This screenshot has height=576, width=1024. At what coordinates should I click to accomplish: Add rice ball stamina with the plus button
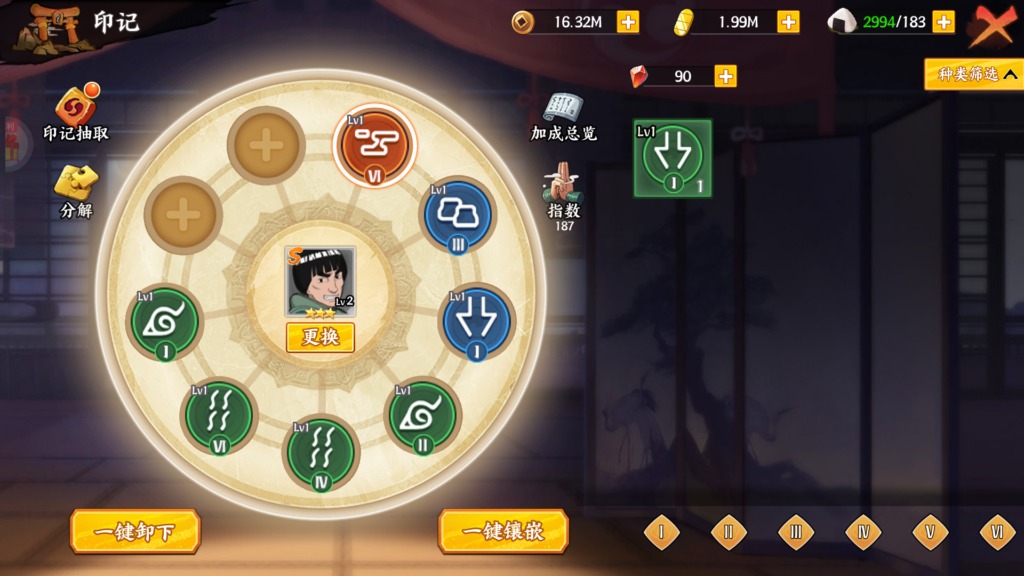(943, 22)
